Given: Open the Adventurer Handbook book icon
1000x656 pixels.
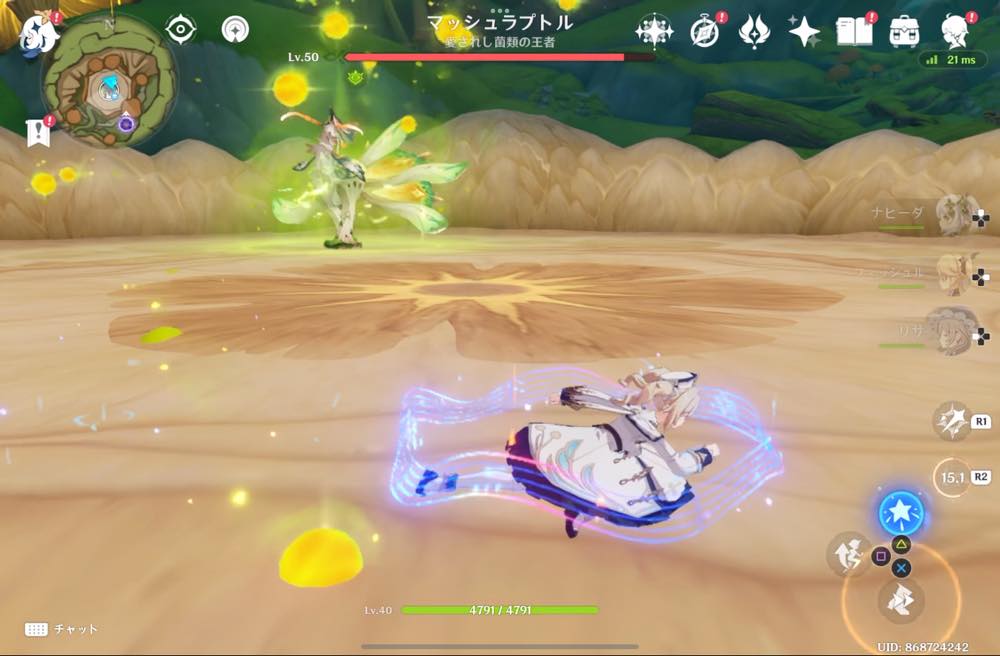Looking at the screenshot, I should tap(855, 31).
